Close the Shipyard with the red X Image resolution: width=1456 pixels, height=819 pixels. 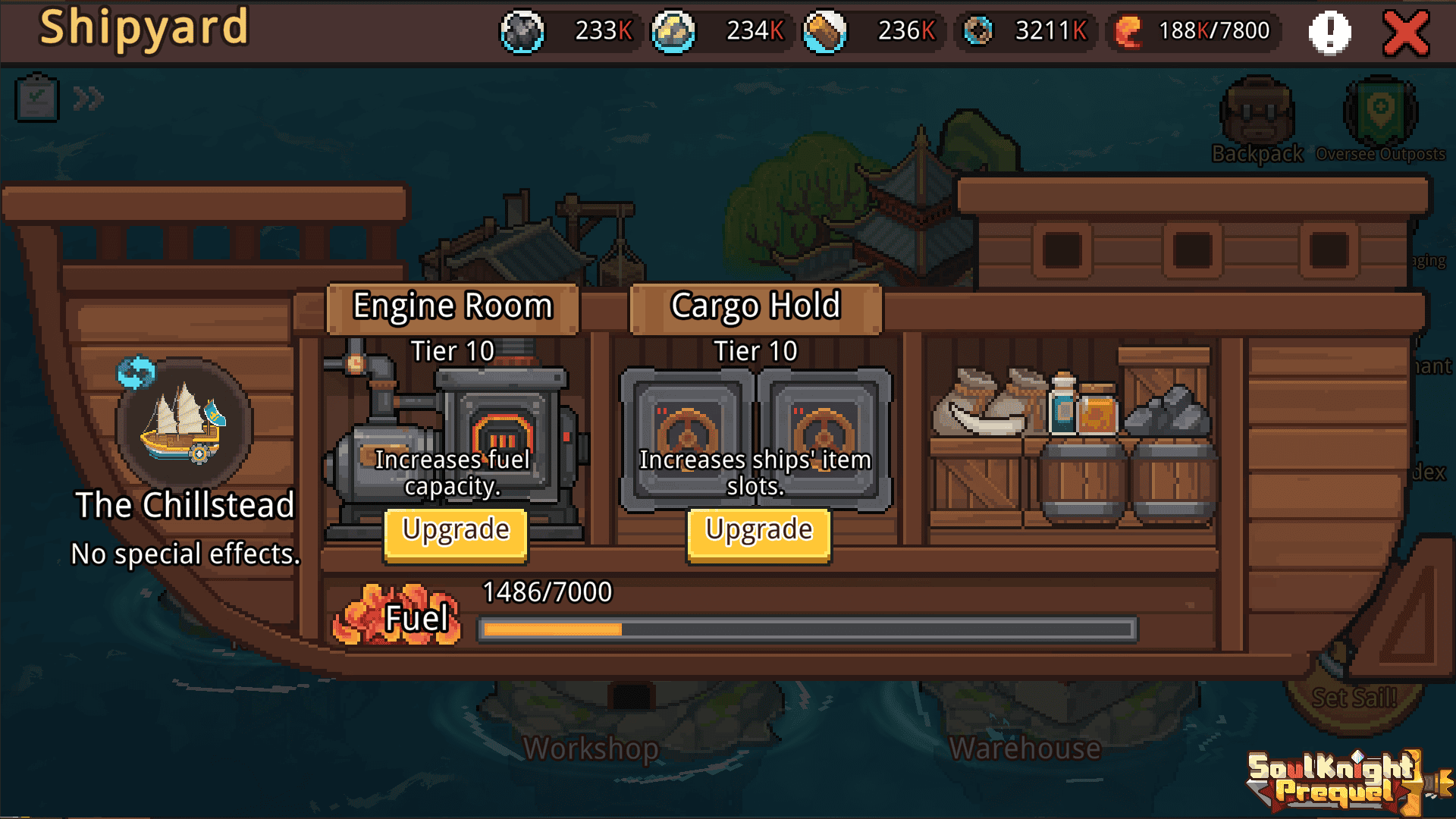[1405, 33]
